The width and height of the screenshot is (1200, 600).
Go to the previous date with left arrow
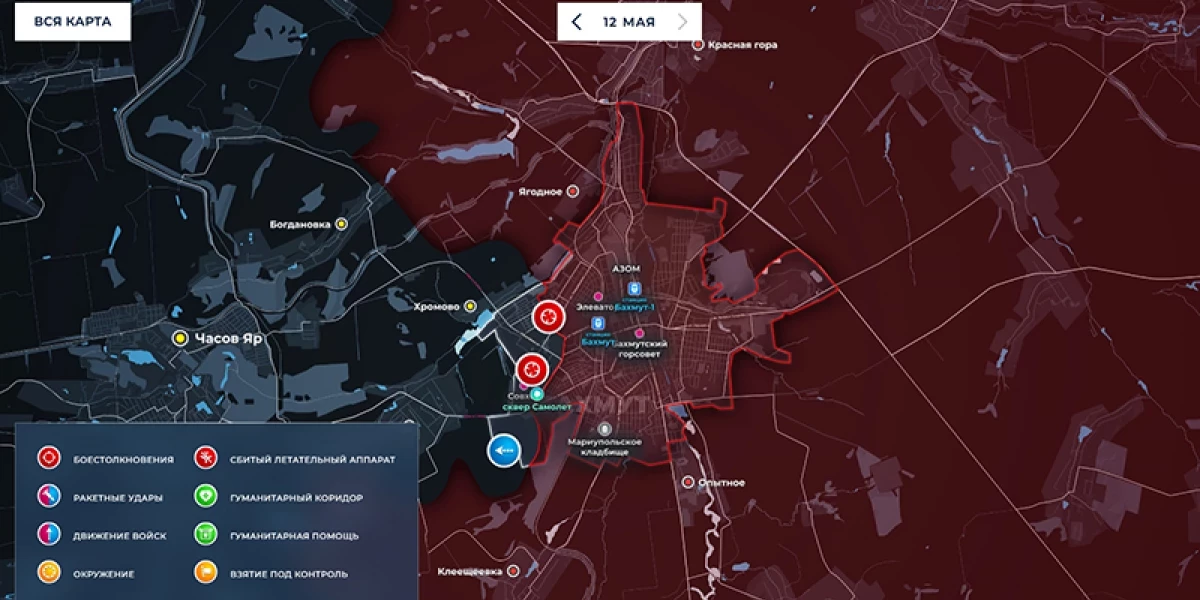[577, 21]
